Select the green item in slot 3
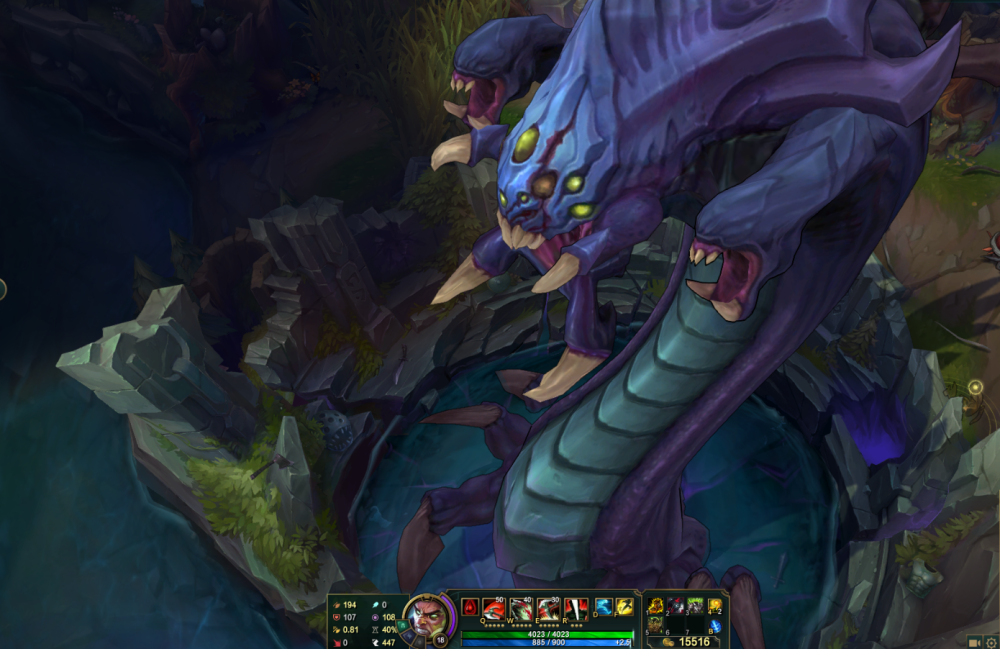 [693, 605]
